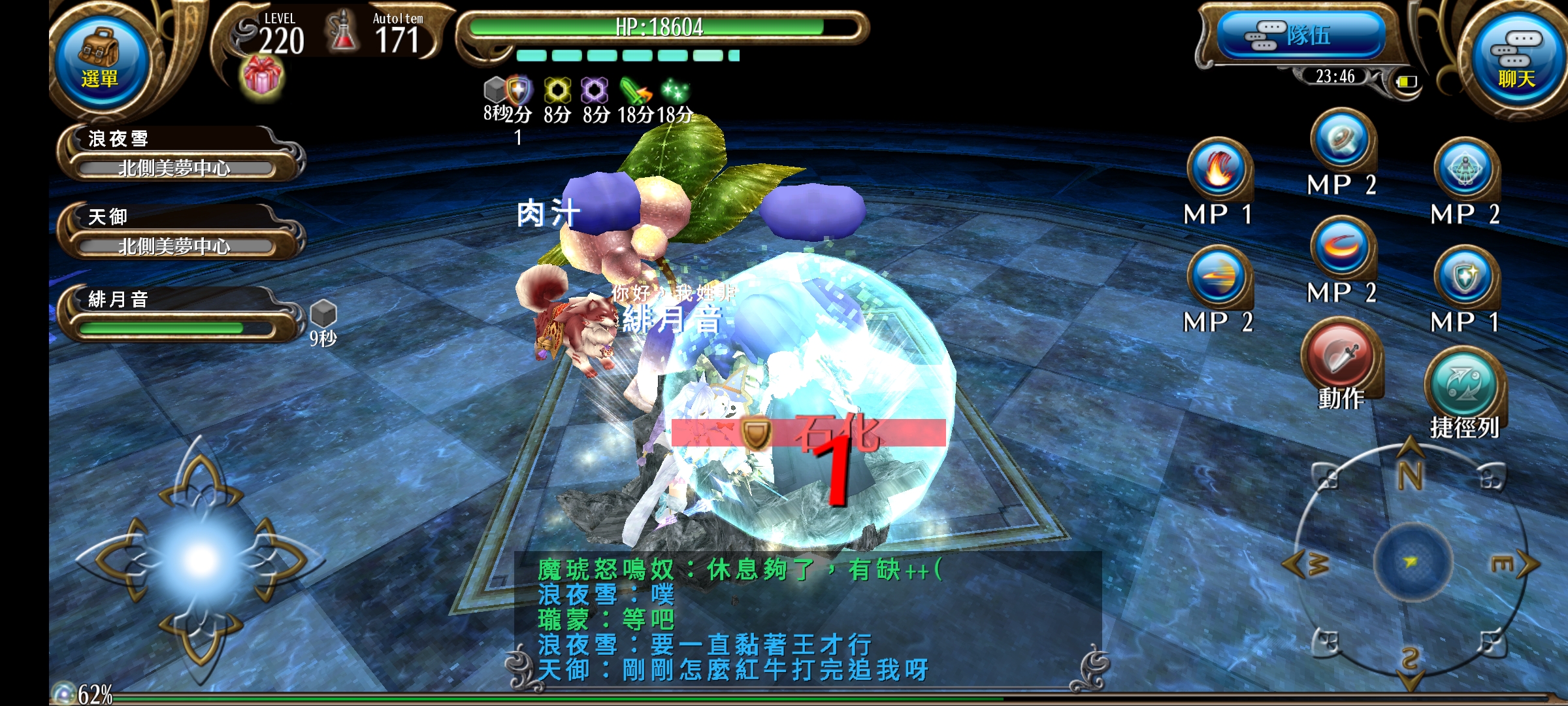This screenshot has width=1568, height=706.
Task: Tap the pink gift box icon
Action: tap(263, 77)
